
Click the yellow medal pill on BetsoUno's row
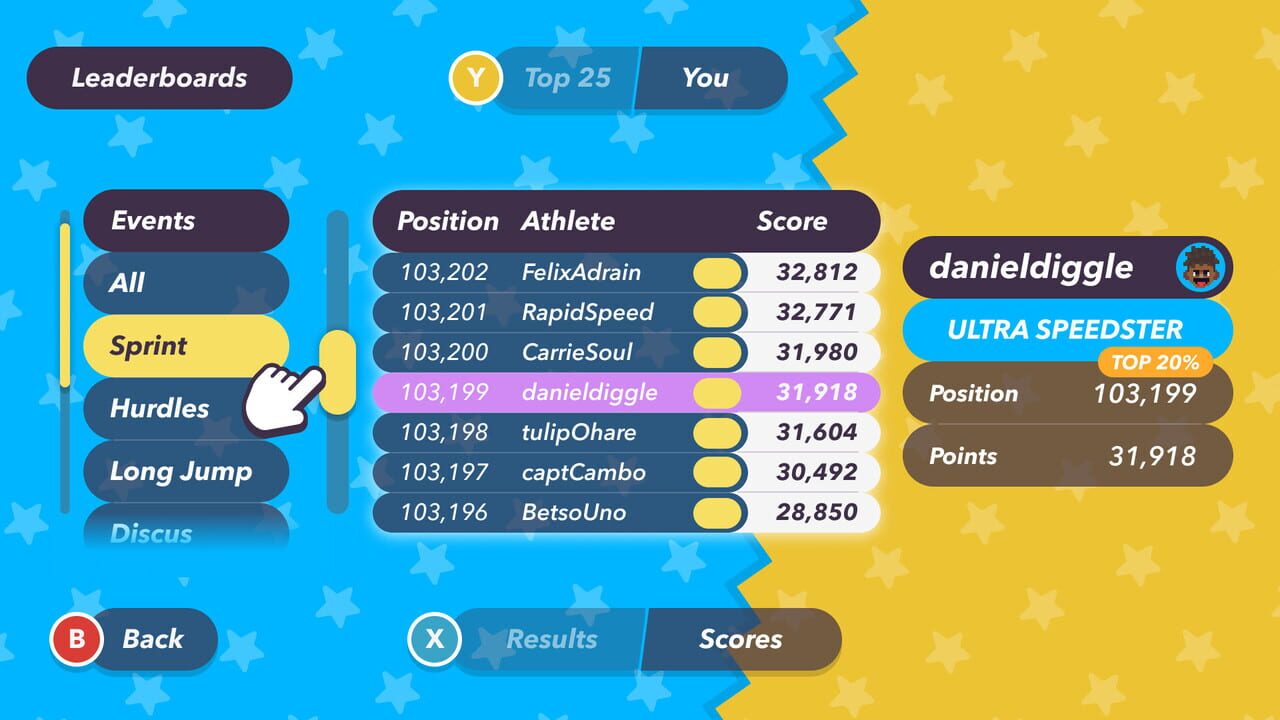[x=716, y=512]
